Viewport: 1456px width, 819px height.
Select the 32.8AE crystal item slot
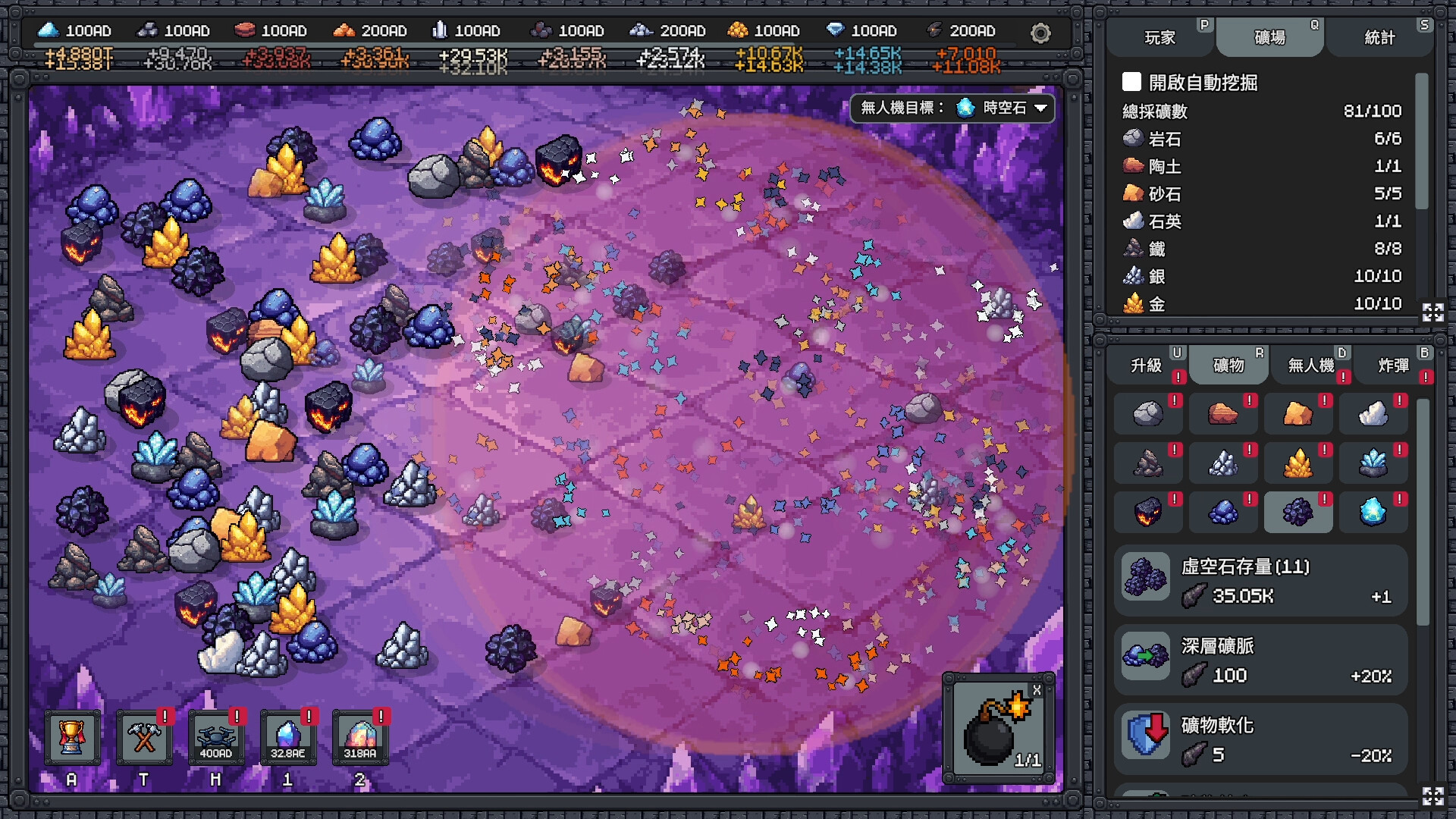click(x=288, y=736)
